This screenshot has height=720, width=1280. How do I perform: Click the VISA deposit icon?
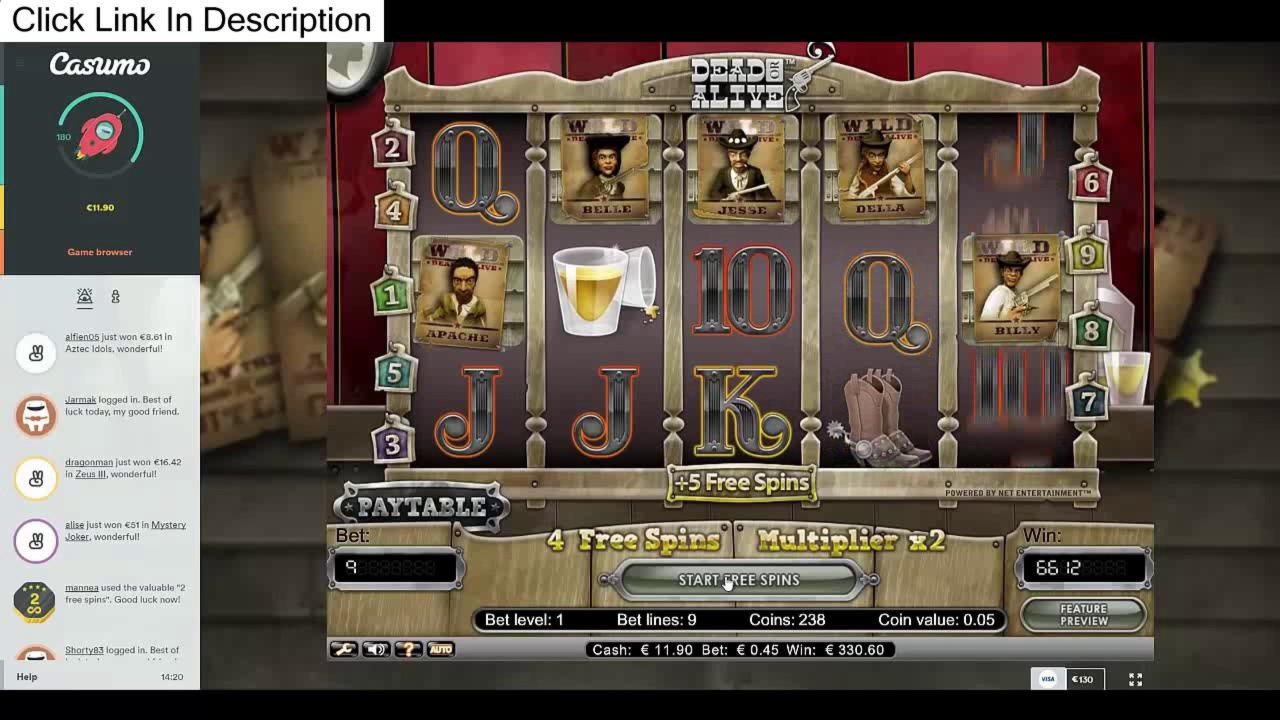[x=1047, y=678]
